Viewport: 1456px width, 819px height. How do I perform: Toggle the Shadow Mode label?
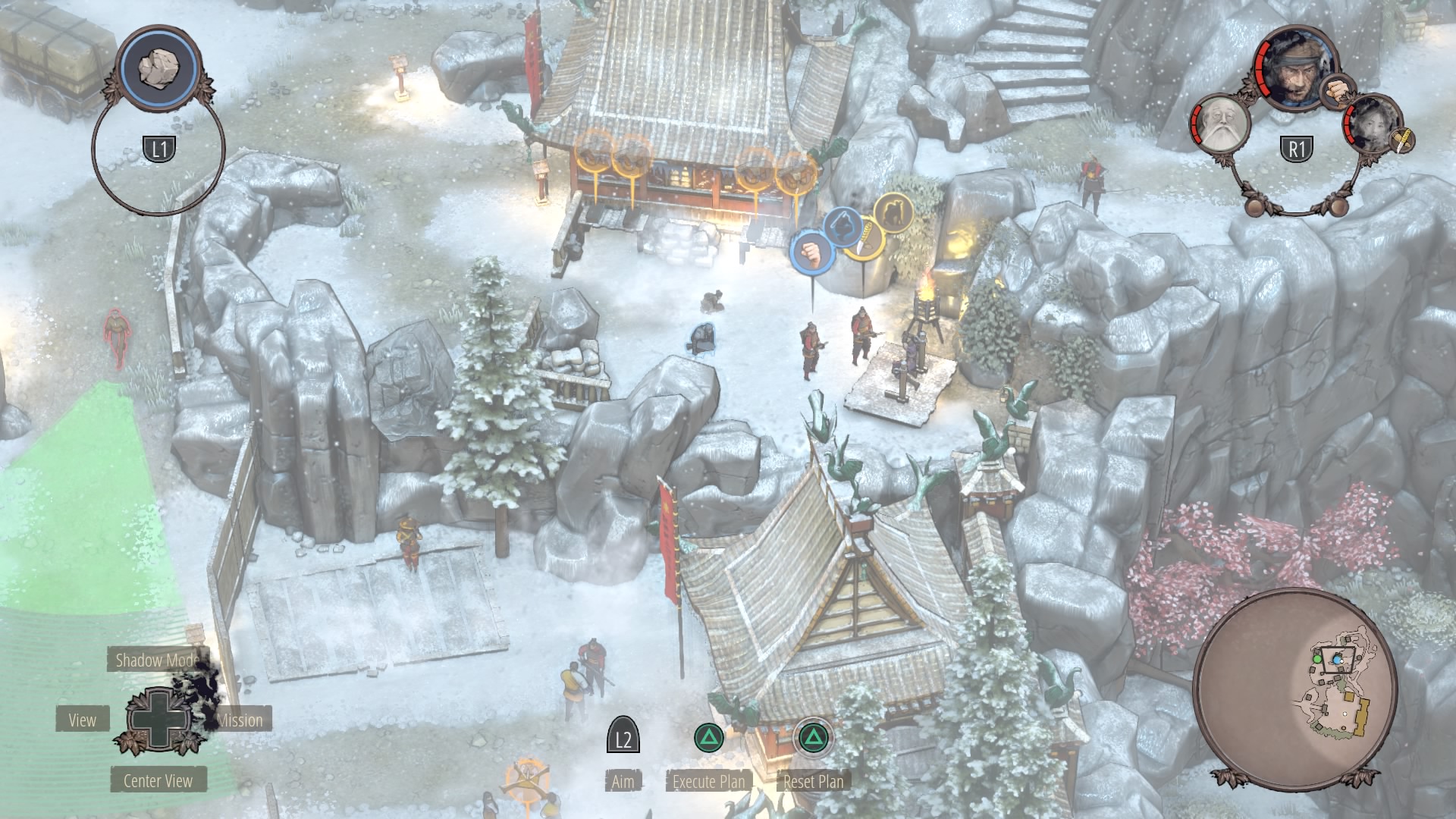point(157,660)
